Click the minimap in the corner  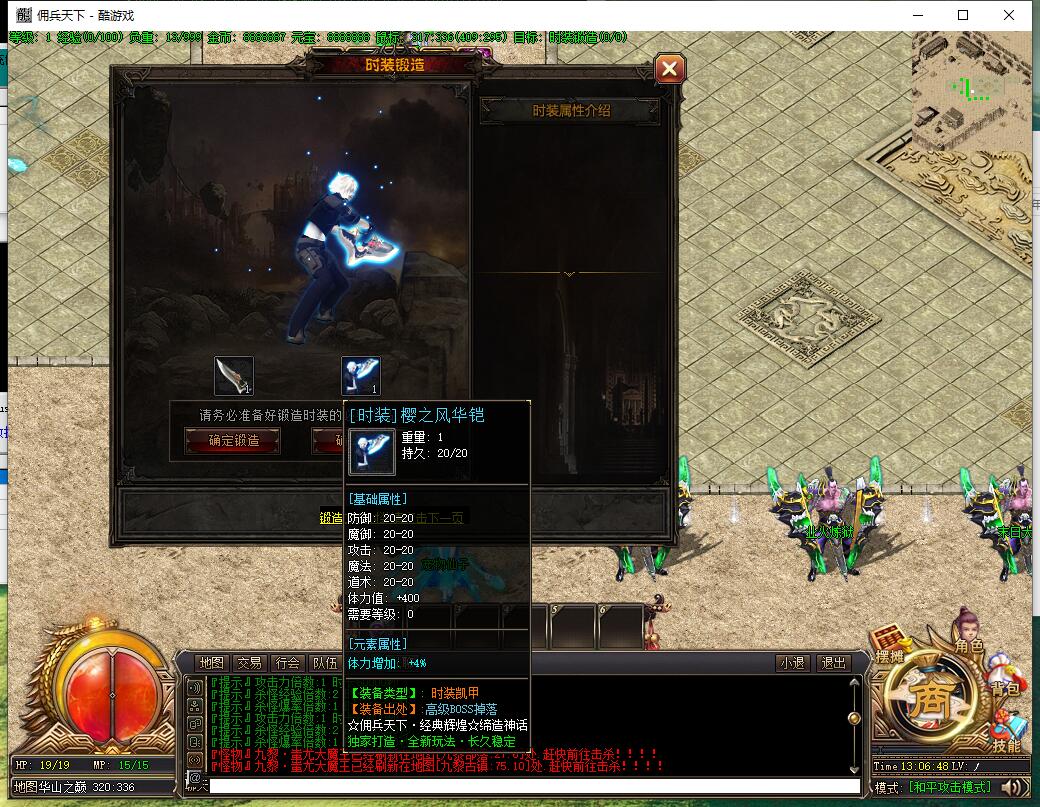coord(970,89)
